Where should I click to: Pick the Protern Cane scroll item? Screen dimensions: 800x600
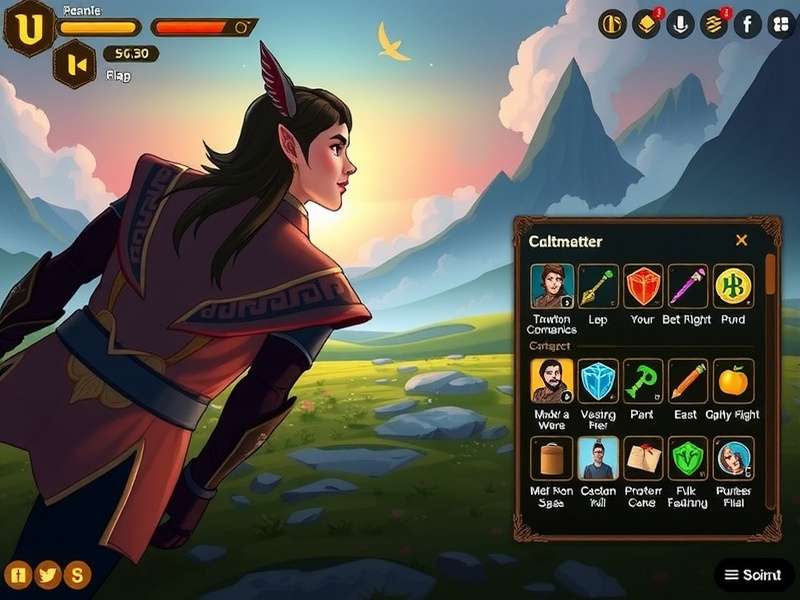tap(643, 458)
